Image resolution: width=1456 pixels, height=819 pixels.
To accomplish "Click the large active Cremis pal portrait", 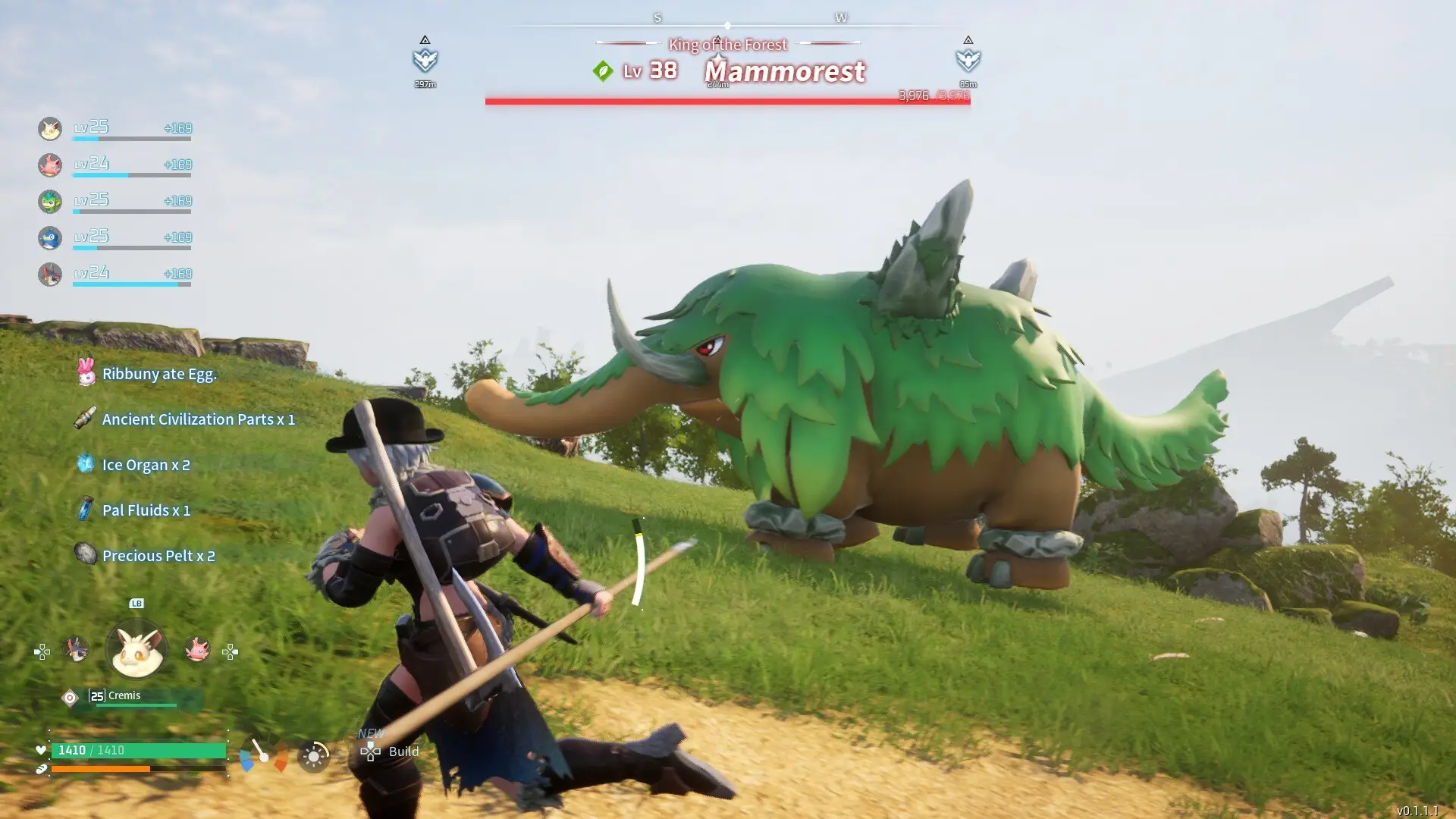I will pyautogui.click(x=136, y=650).
